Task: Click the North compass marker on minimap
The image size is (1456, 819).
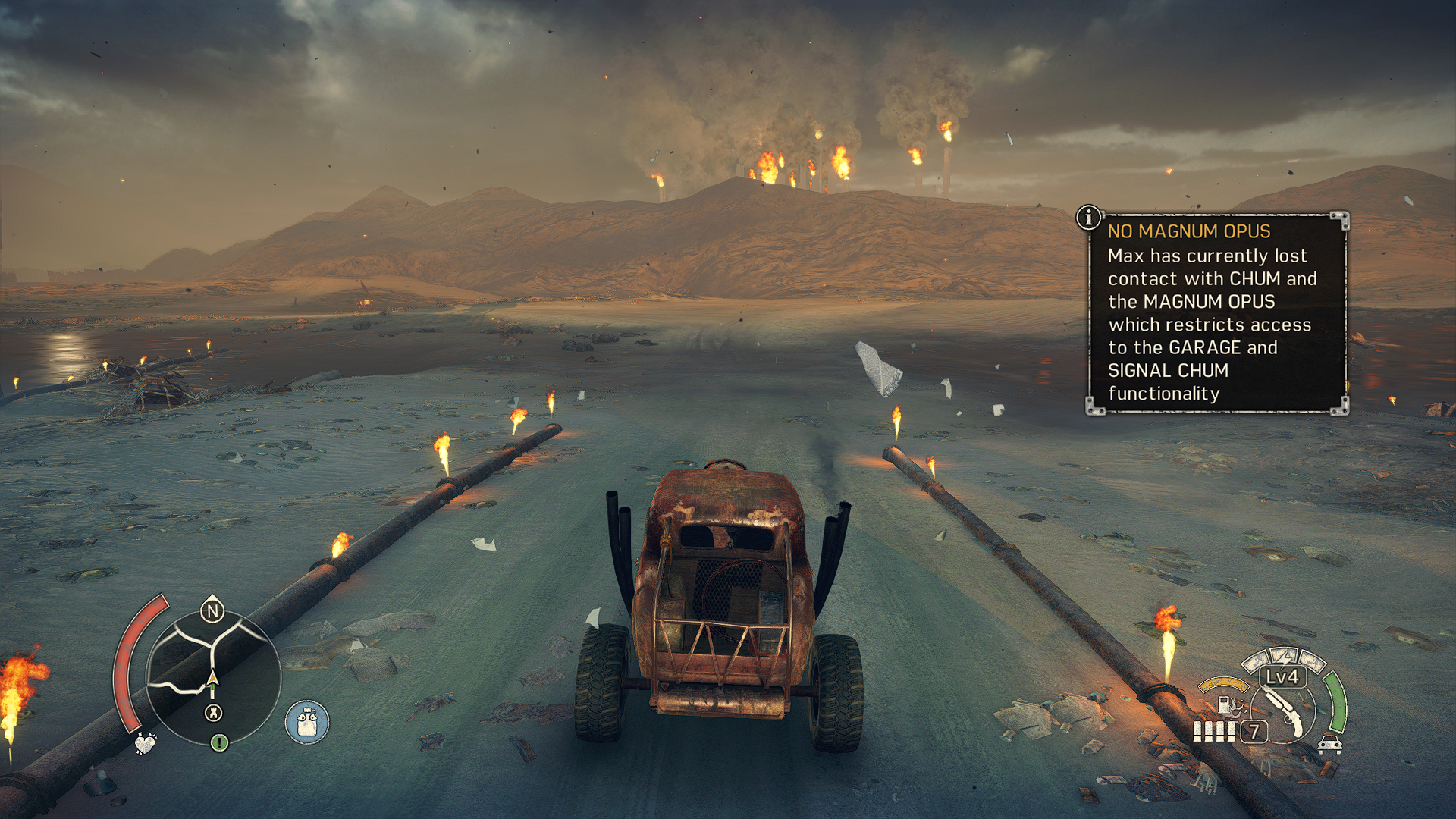Action: tap(212, 610)
